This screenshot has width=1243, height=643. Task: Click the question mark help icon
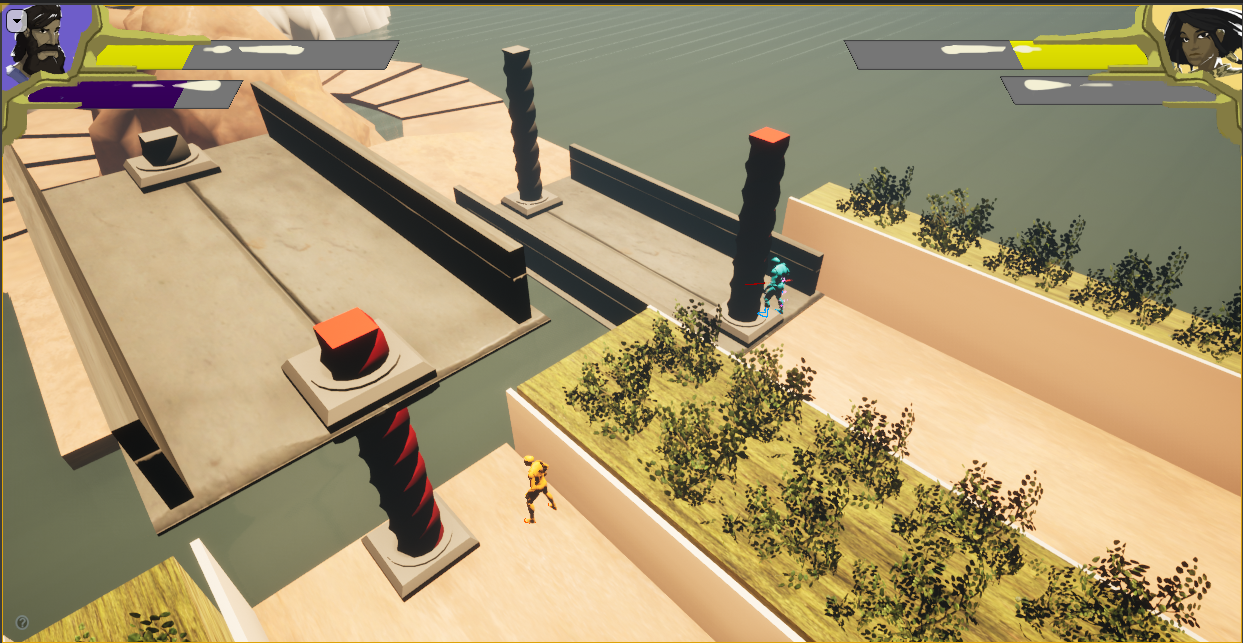[23, 623]
